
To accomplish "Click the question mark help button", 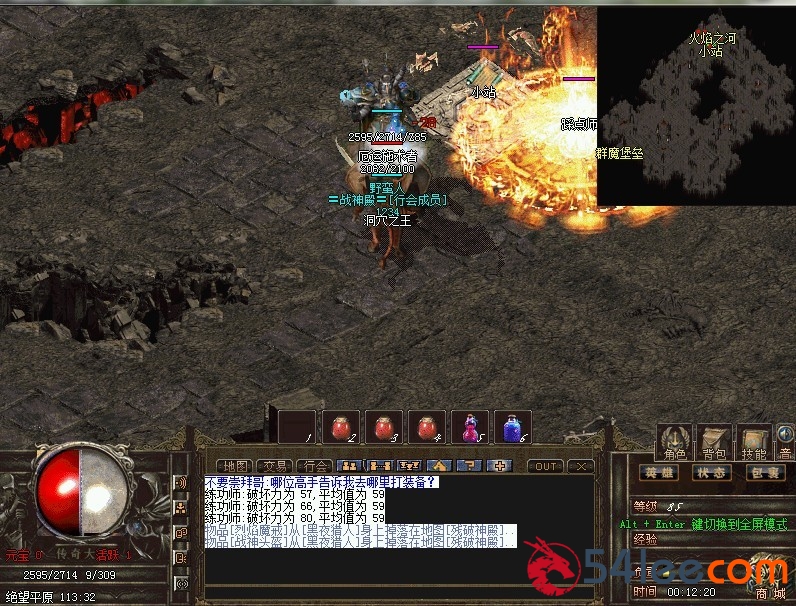I will pyautogui.click(x=466, y=466).
